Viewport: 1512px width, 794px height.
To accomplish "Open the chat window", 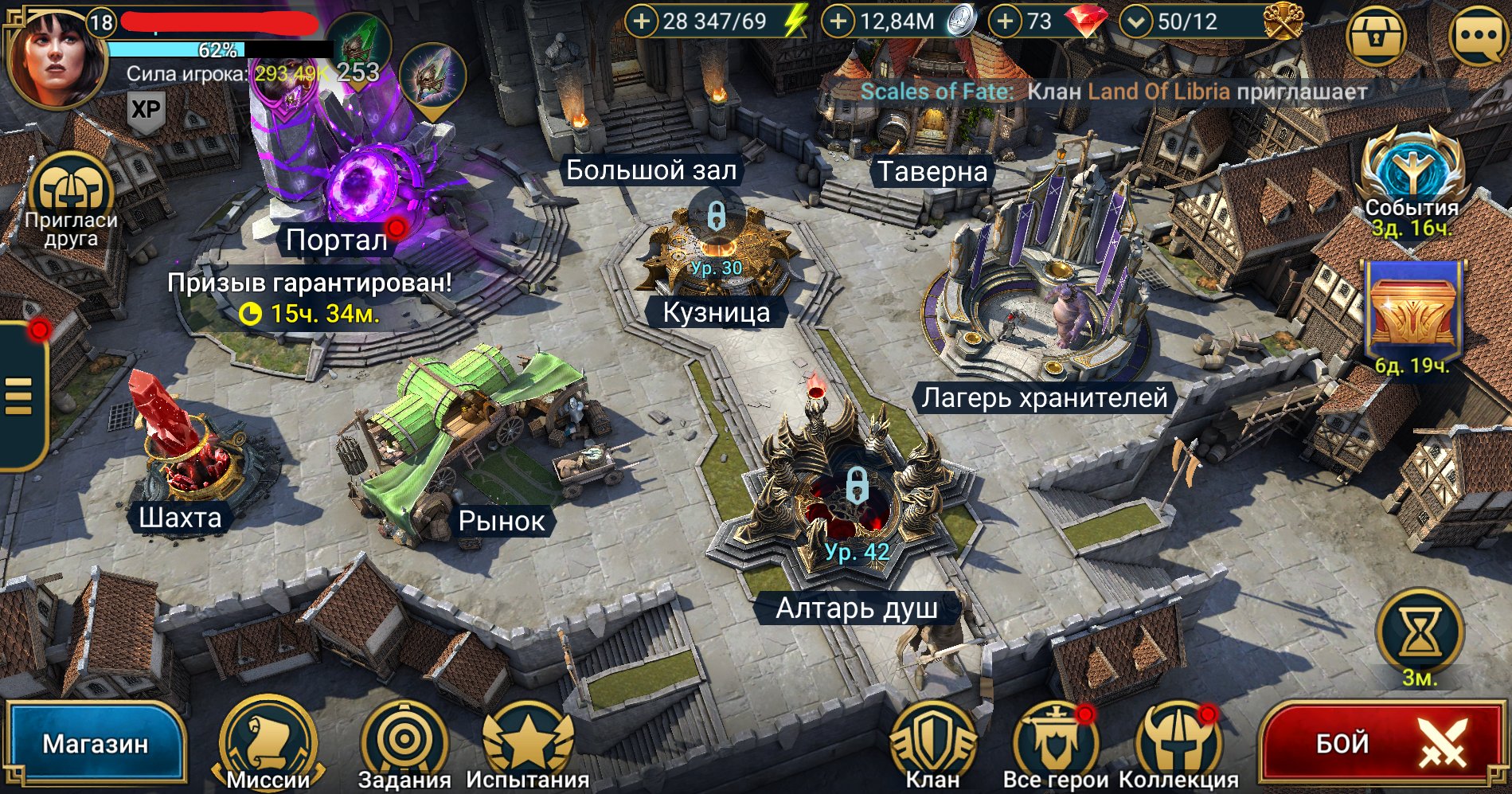I will click(1480, 37).
